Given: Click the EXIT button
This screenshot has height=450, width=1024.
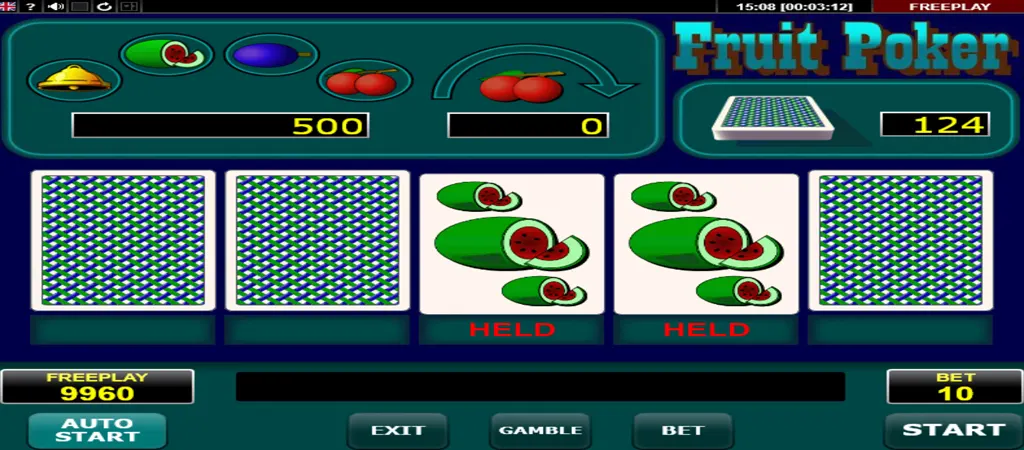Looking at the screenshot, I should 398,431.
